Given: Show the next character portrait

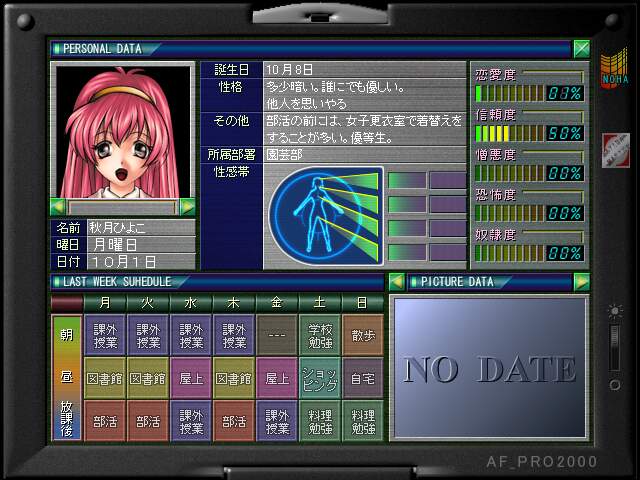Looking at the screenshot, I should click(187, 207).
